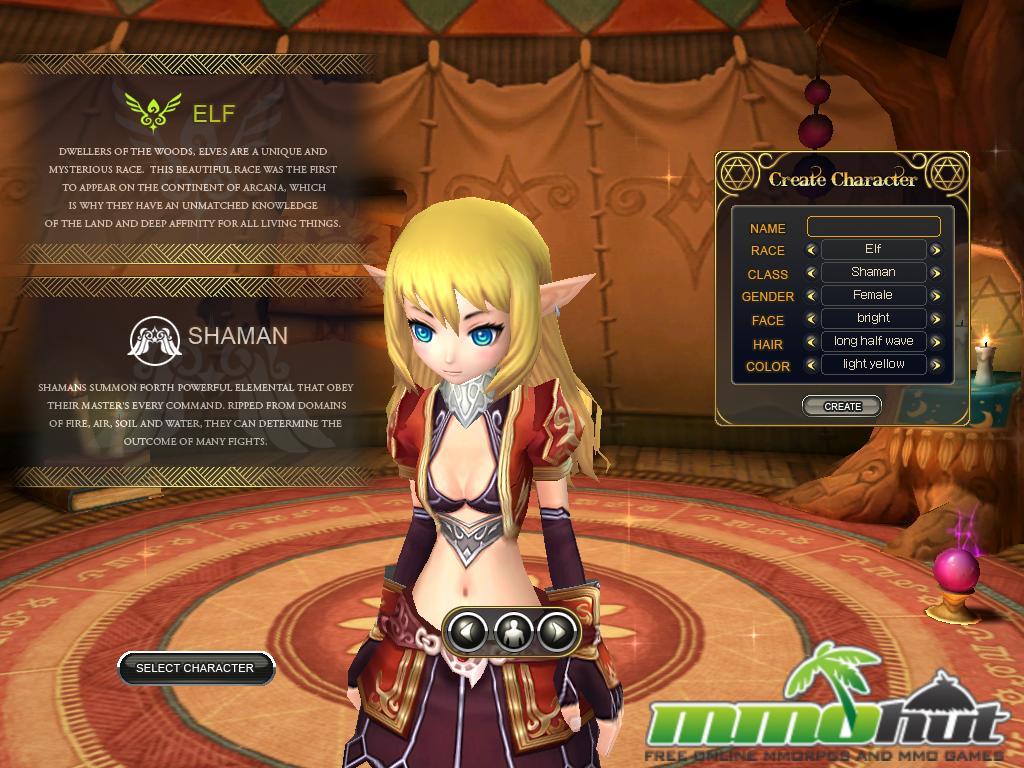Select the previous face before bright
Image resolution: width=1024 pixels, height=768 pixels.
pos(811,319)
